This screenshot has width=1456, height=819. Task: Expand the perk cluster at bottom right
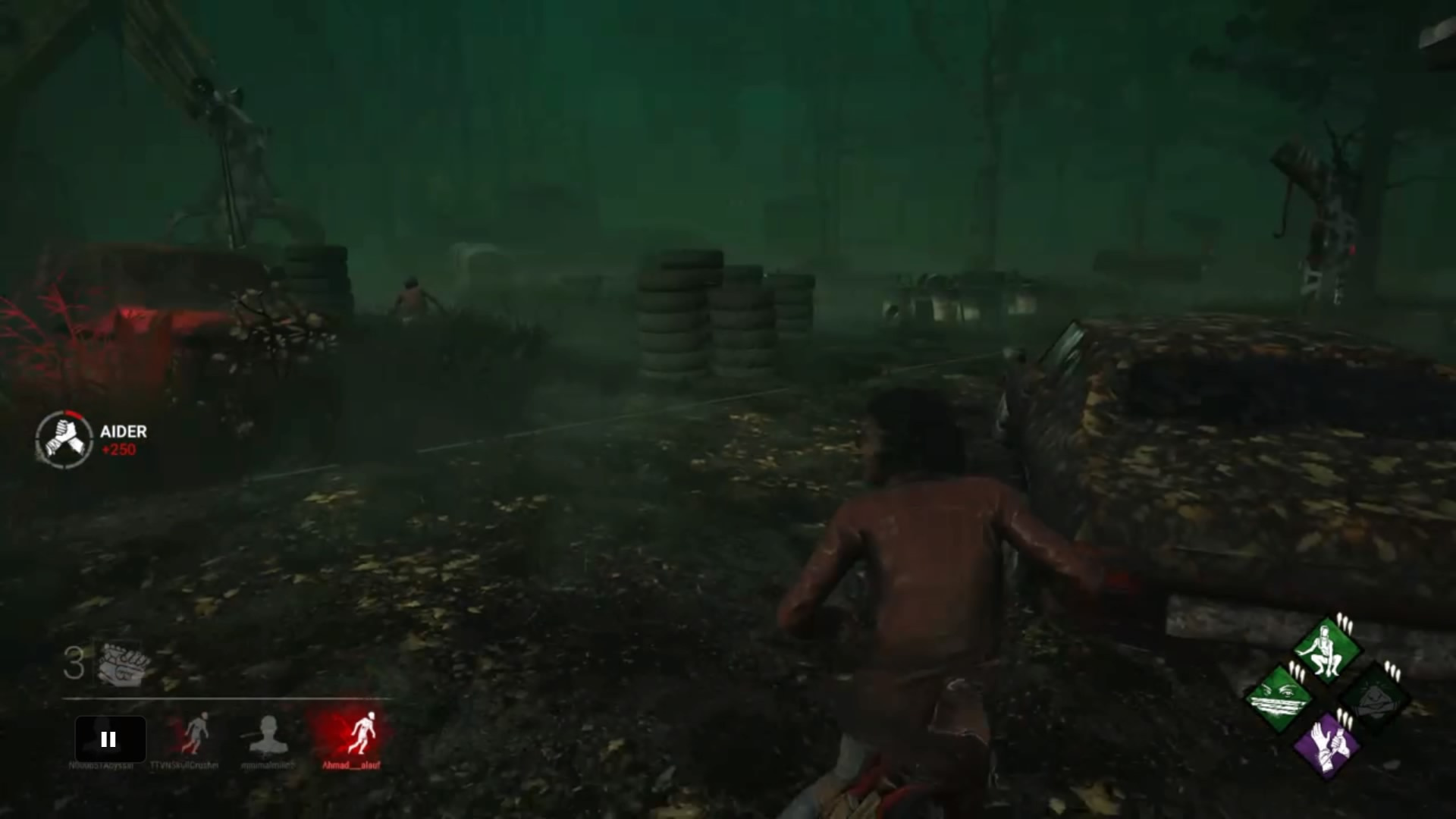click(x=1327, y=698)
